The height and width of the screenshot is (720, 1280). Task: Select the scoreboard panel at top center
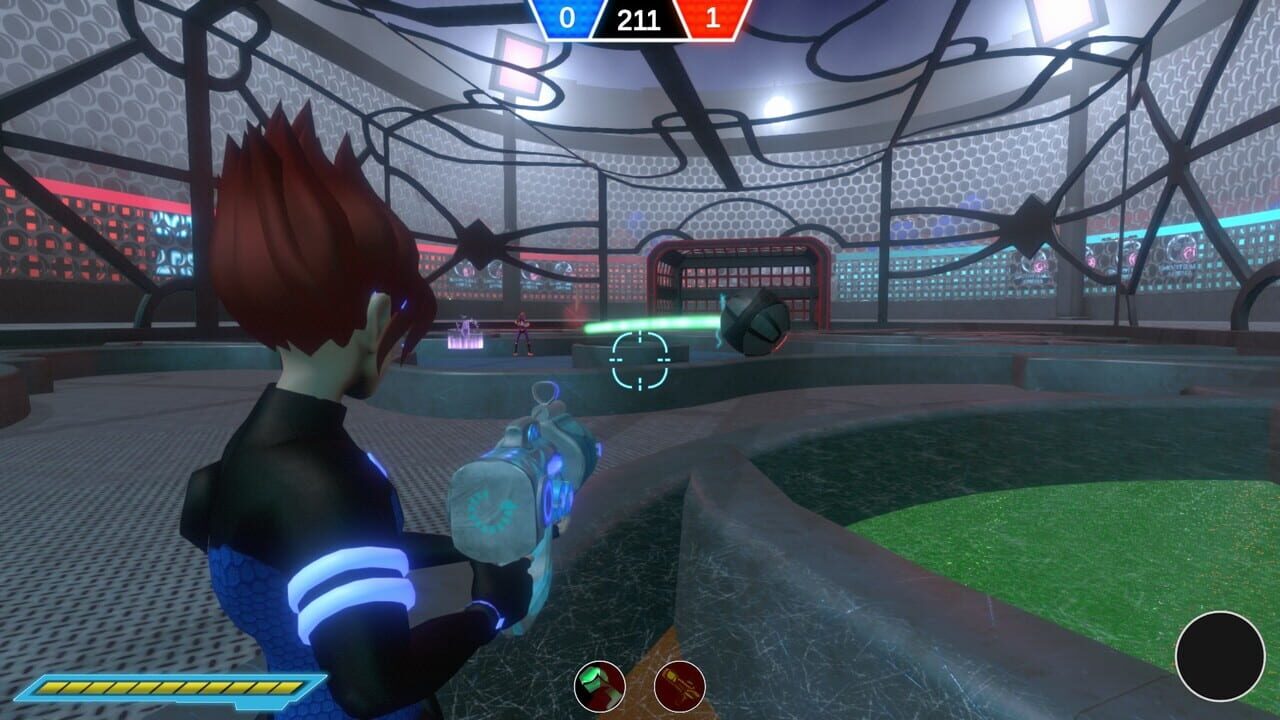coord(639,20)
